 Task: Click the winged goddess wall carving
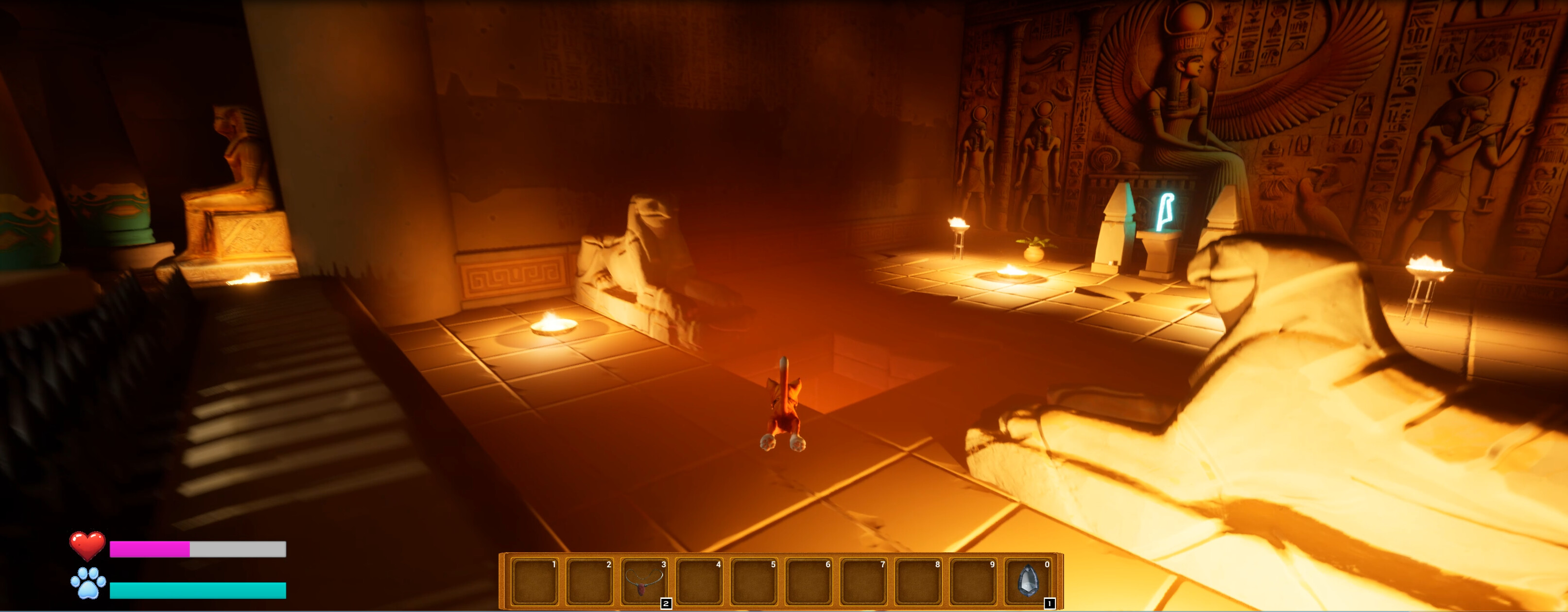tap(1181, 91)
